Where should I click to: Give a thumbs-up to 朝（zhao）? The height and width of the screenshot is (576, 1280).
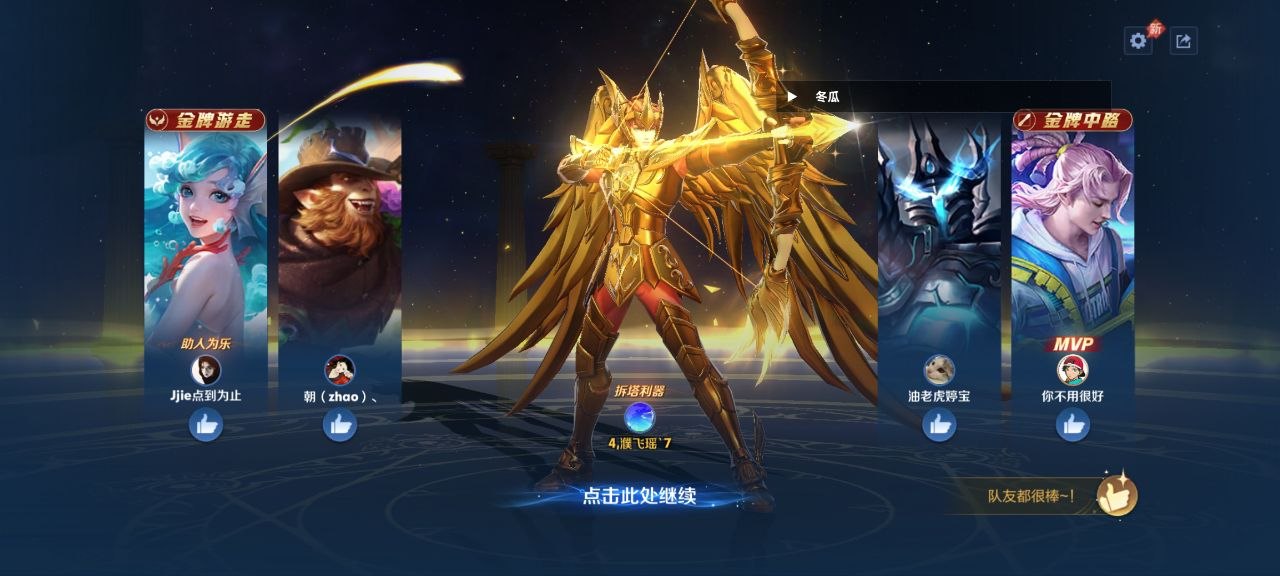coord(340,425)
